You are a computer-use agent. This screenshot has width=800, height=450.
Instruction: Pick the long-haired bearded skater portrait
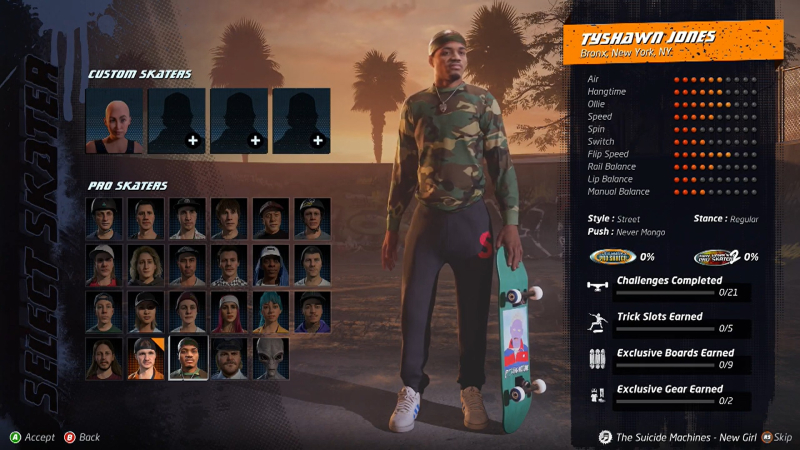tap(104, 358)
